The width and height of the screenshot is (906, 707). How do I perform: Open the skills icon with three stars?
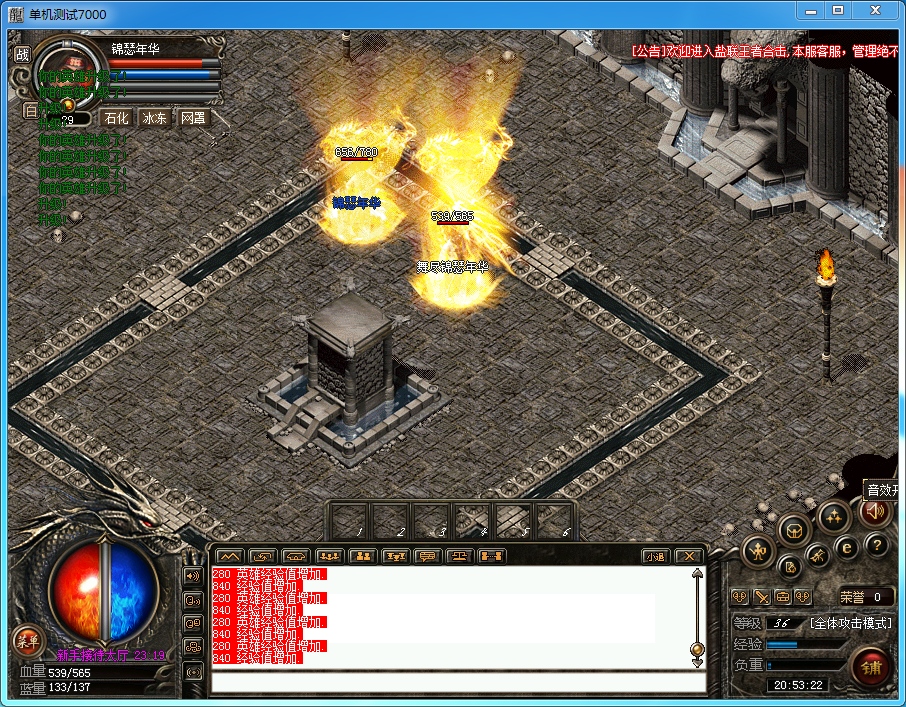click(x=833, y=516)
